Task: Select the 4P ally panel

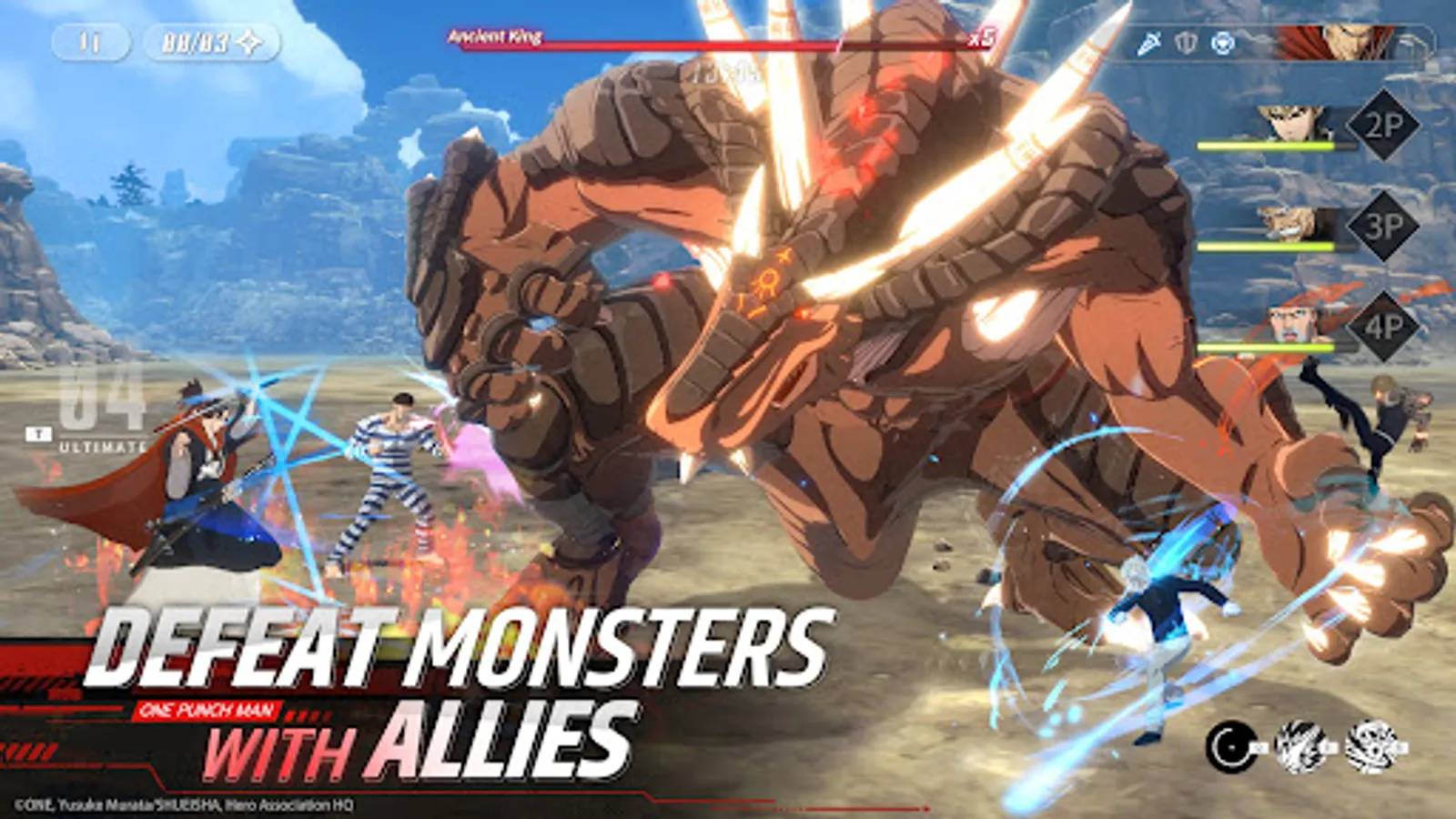Action: click(1386, 326)
